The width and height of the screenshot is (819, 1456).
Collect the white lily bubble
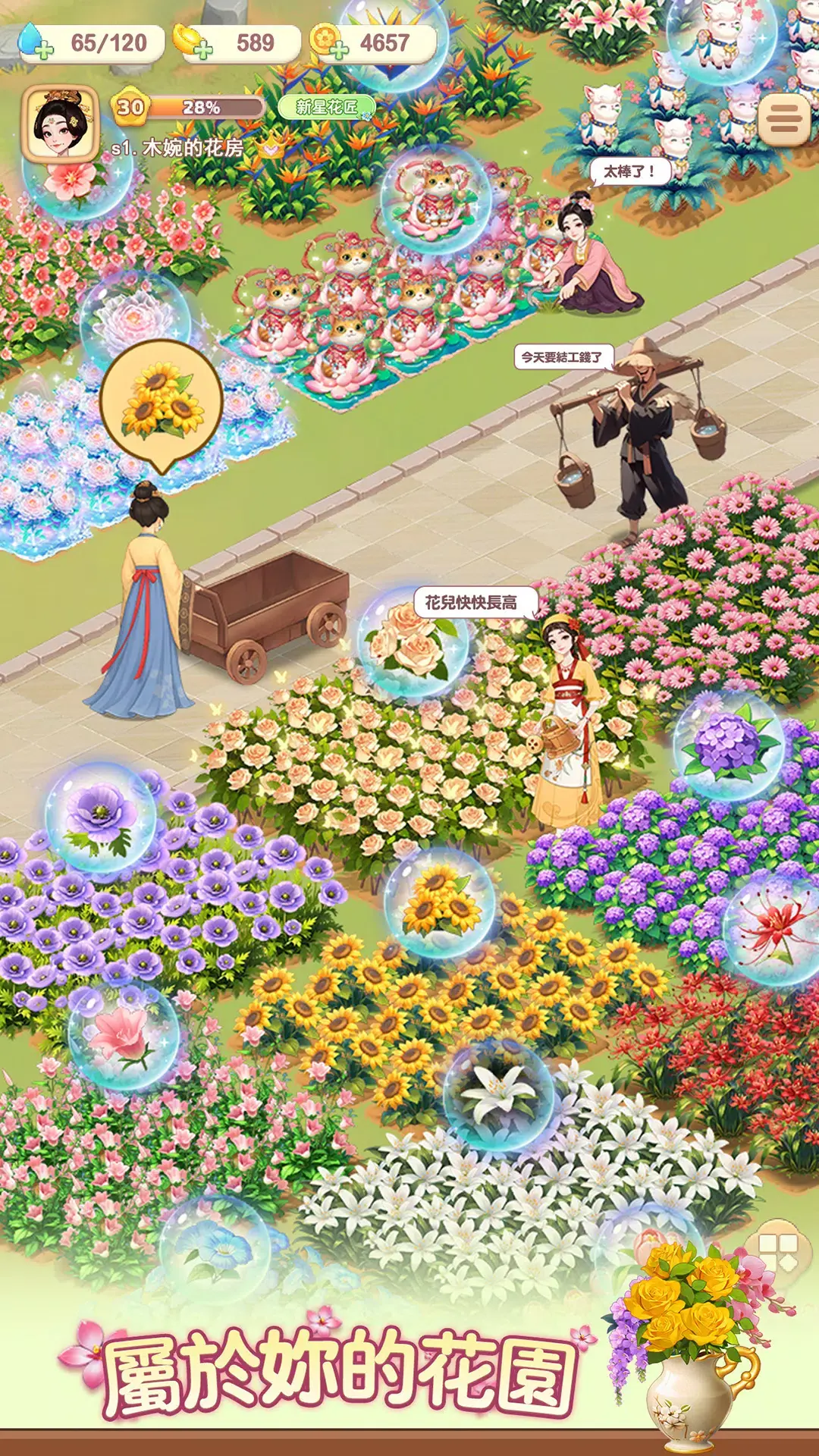[x=498, y=1094]
